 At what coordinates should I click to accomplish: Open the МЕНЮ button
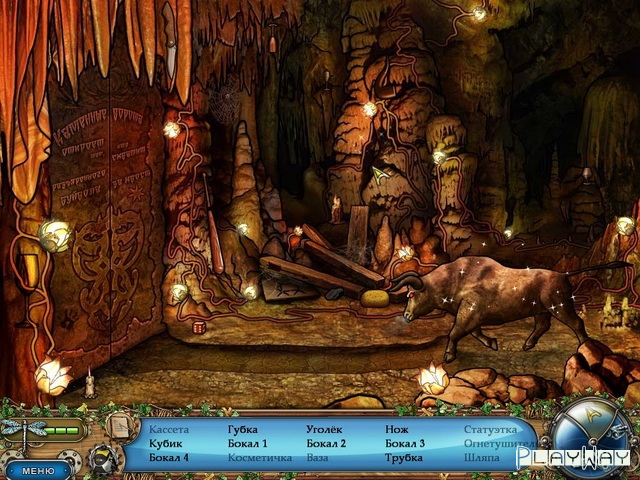point(38,469)
